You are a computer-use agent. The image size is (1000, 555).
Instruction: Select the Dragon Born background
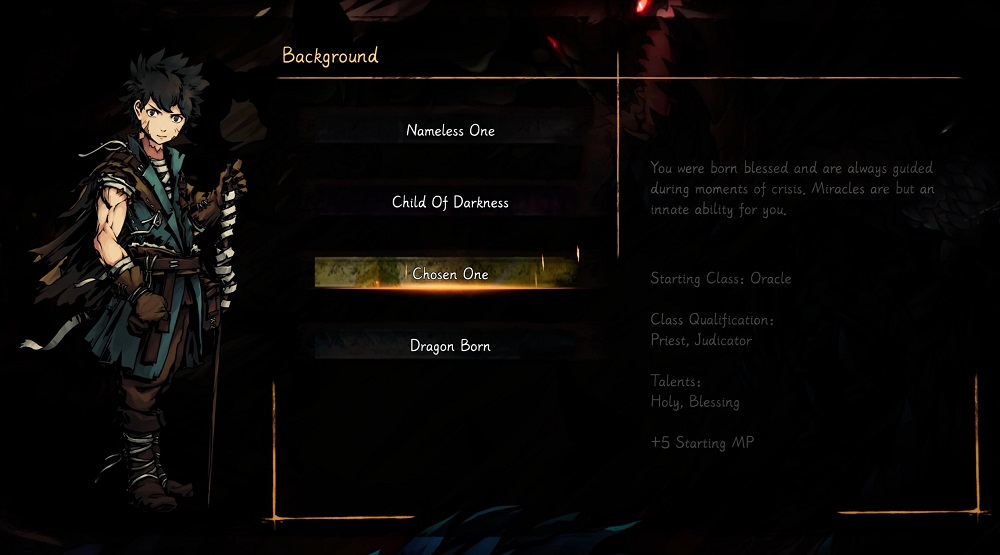point(450,346)
